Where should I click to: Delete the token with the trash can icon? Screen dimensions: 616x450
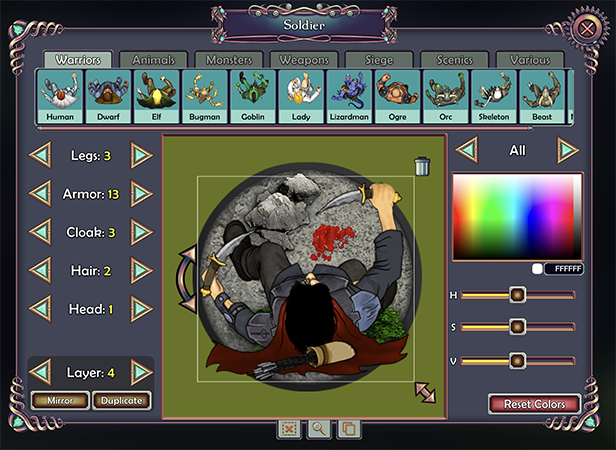point(422,165)
